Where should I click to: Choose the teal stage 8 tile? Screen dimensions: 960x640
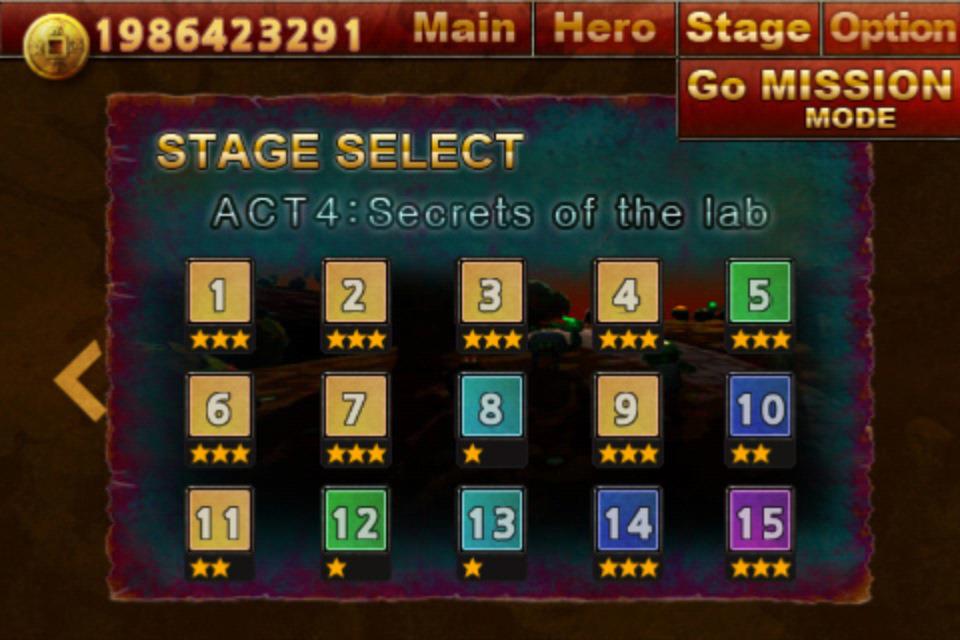click(x=491, y=407)
